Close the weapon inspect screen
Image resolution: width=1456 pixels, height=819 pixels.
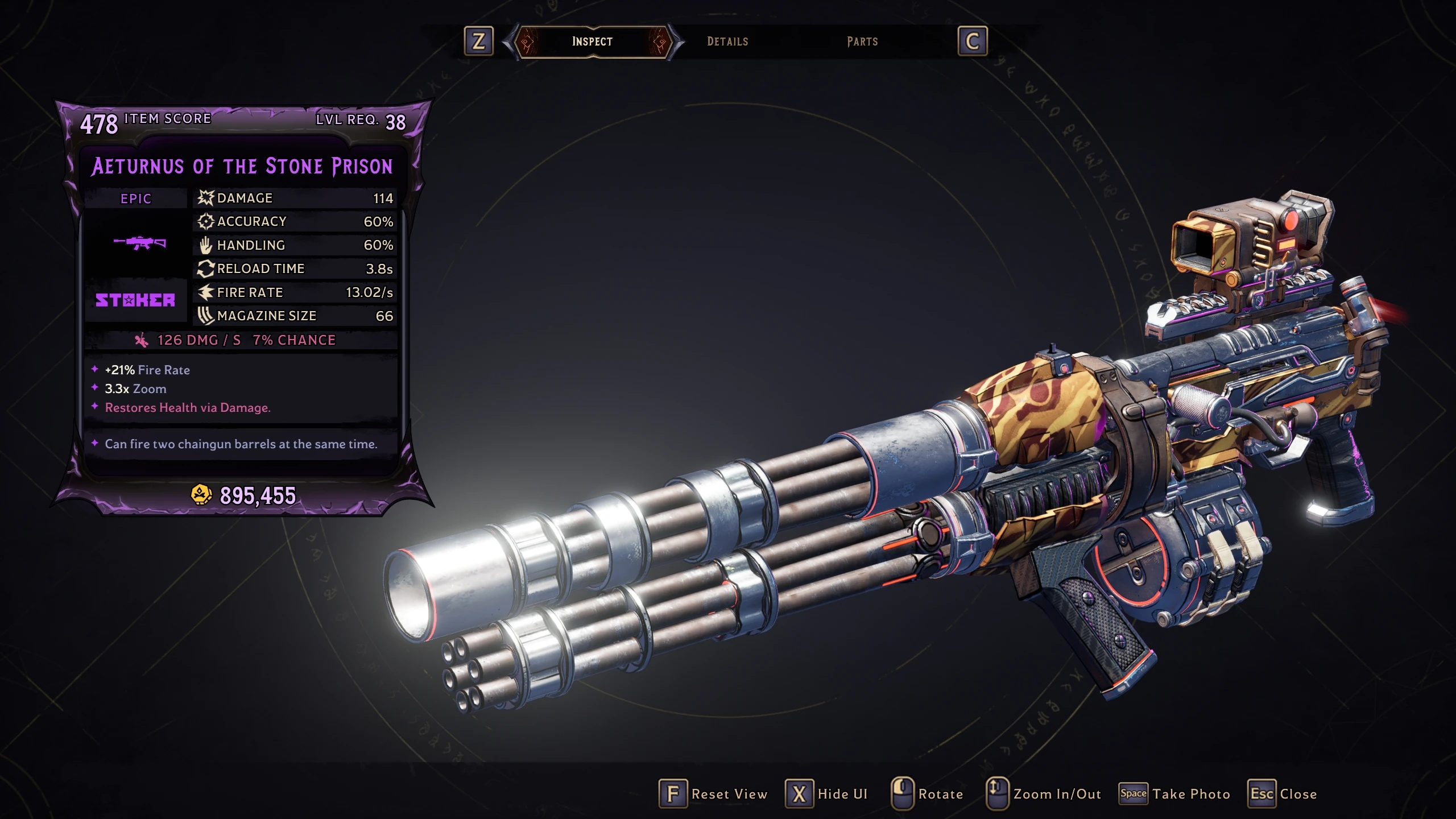(1283, 794)
